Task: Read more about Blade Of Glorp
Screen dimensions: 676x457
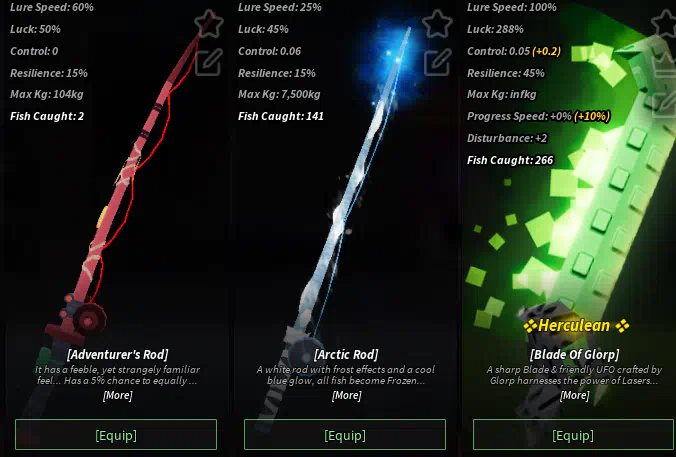Action: (574, 395)
